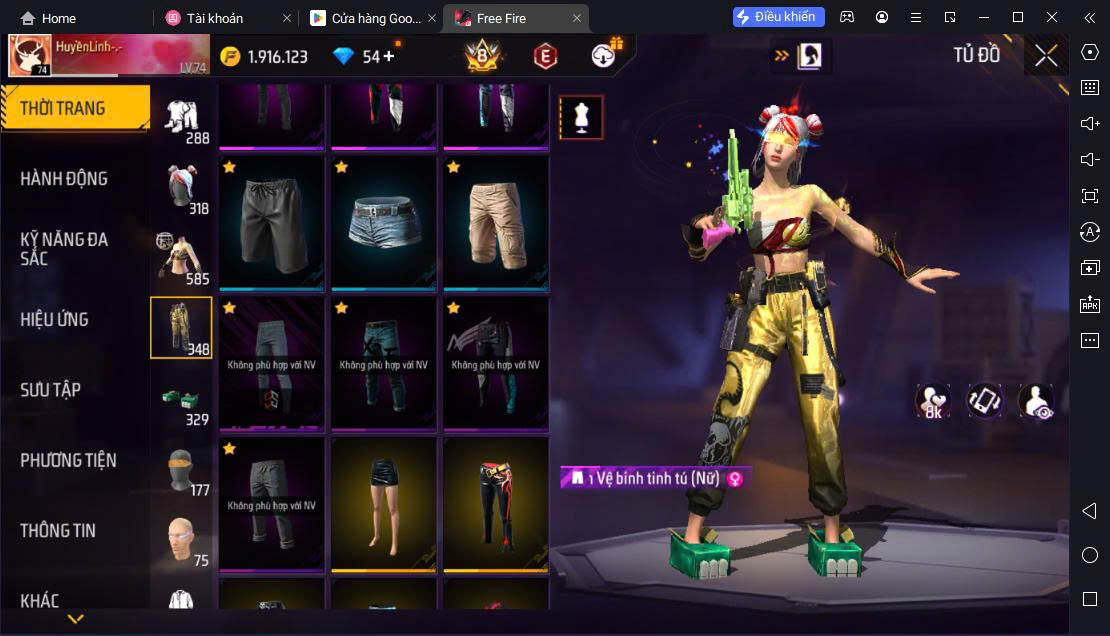The height and width of the screenshot is (636, 1110).
Task: Switch to the HÀNH ĐỘNG tab
Action: pos(64,179)
